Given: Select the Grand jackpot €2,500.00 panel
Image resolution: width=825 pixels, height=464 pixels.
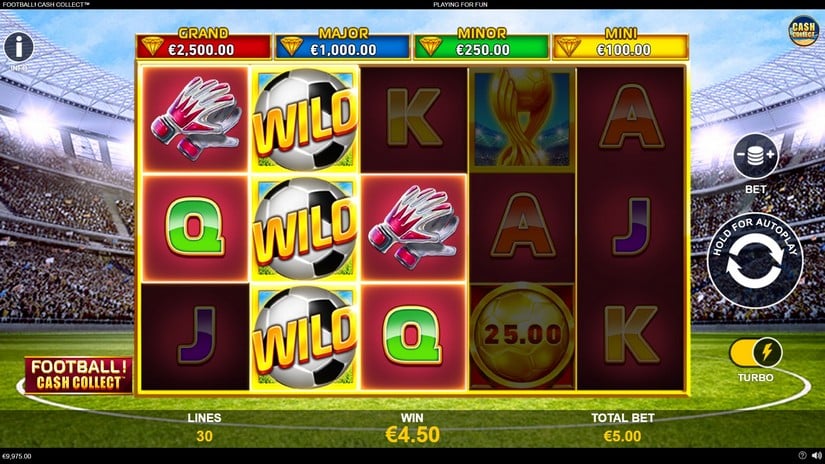Looking at the screenshot, I should click(204, 44).
